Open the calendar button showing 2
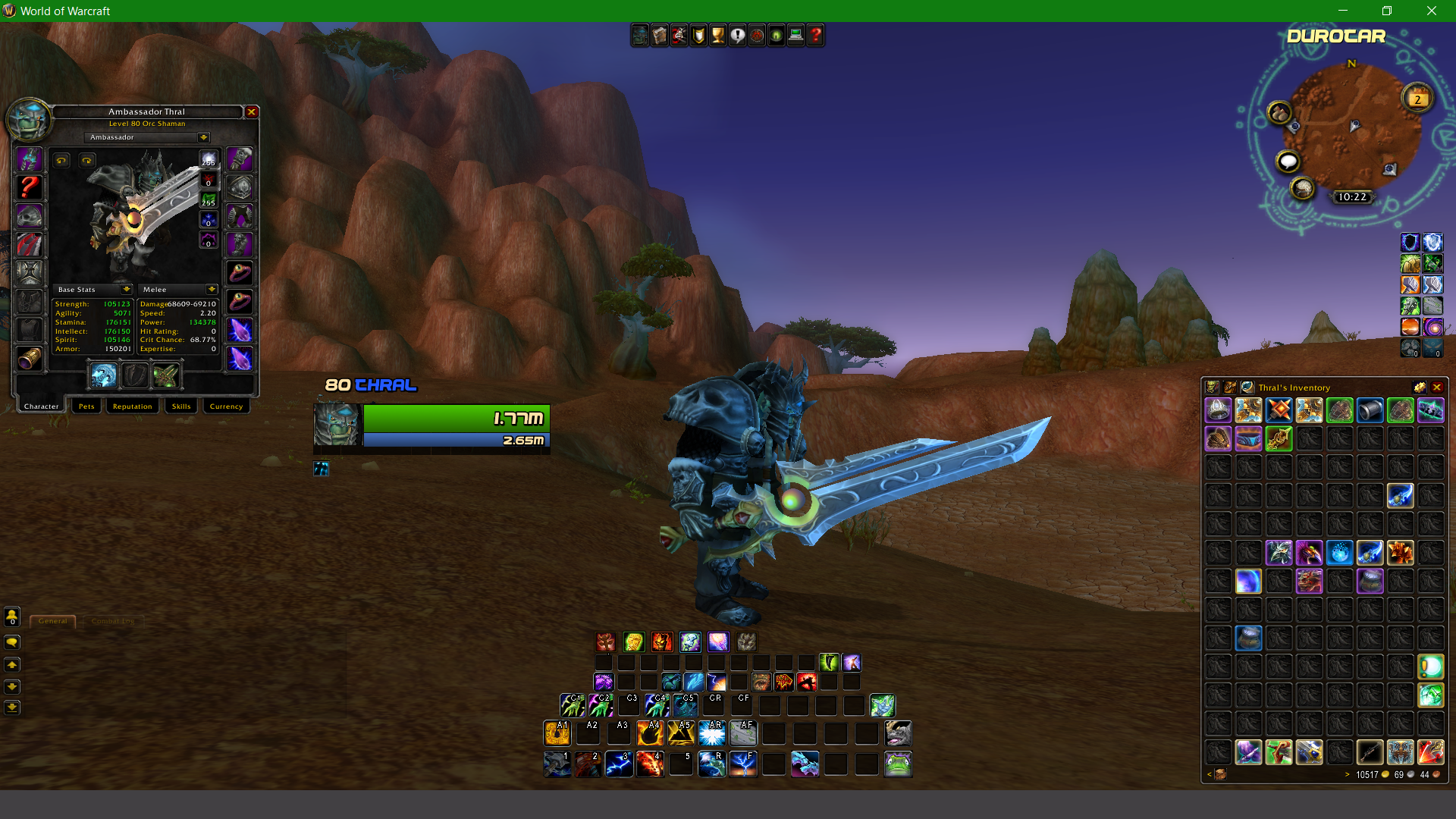Viewport: 1456px width, 819px height. pyautogui.click(x=1417, y=99)
